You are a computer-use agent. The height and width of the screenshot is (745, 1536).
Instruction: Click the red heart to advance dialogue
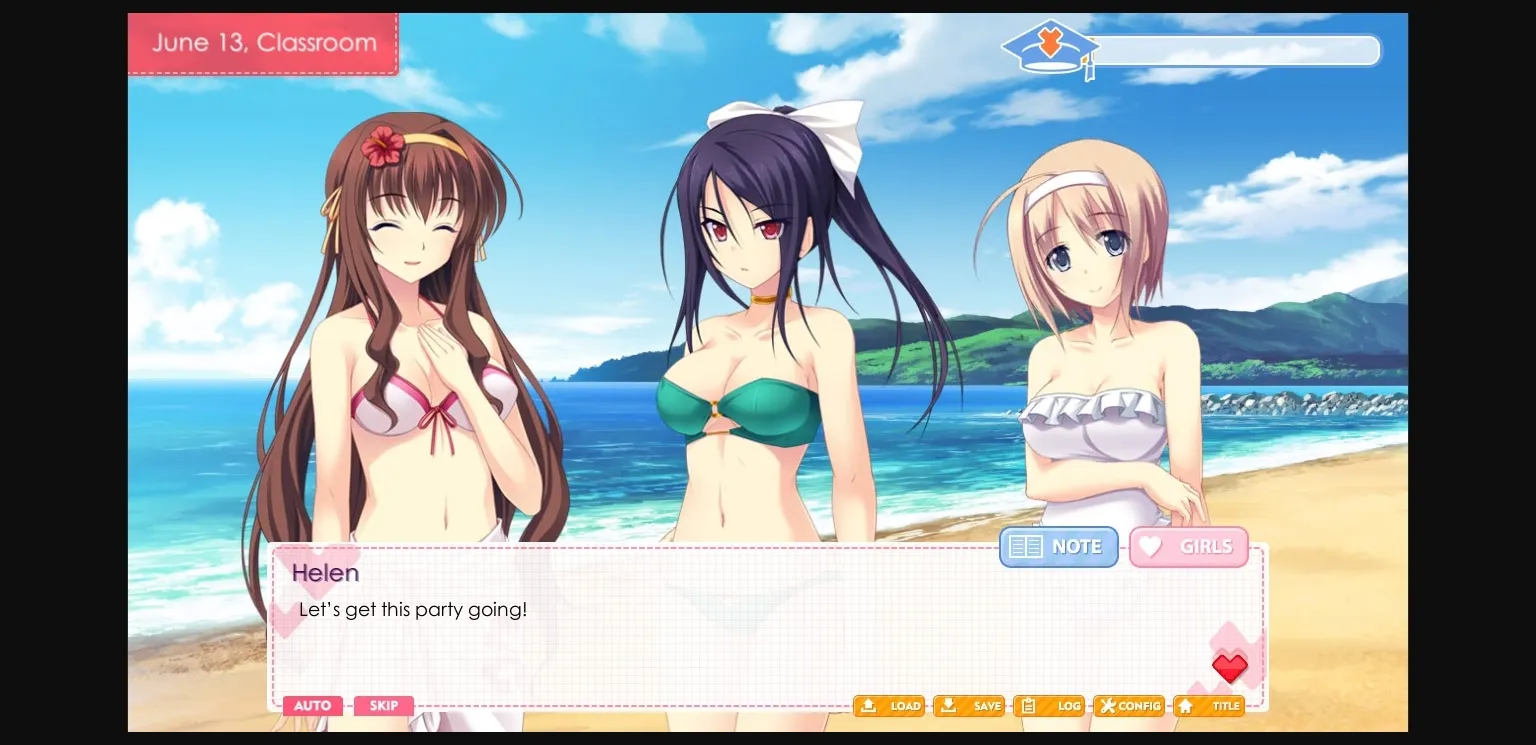[x=1229, y=668]
